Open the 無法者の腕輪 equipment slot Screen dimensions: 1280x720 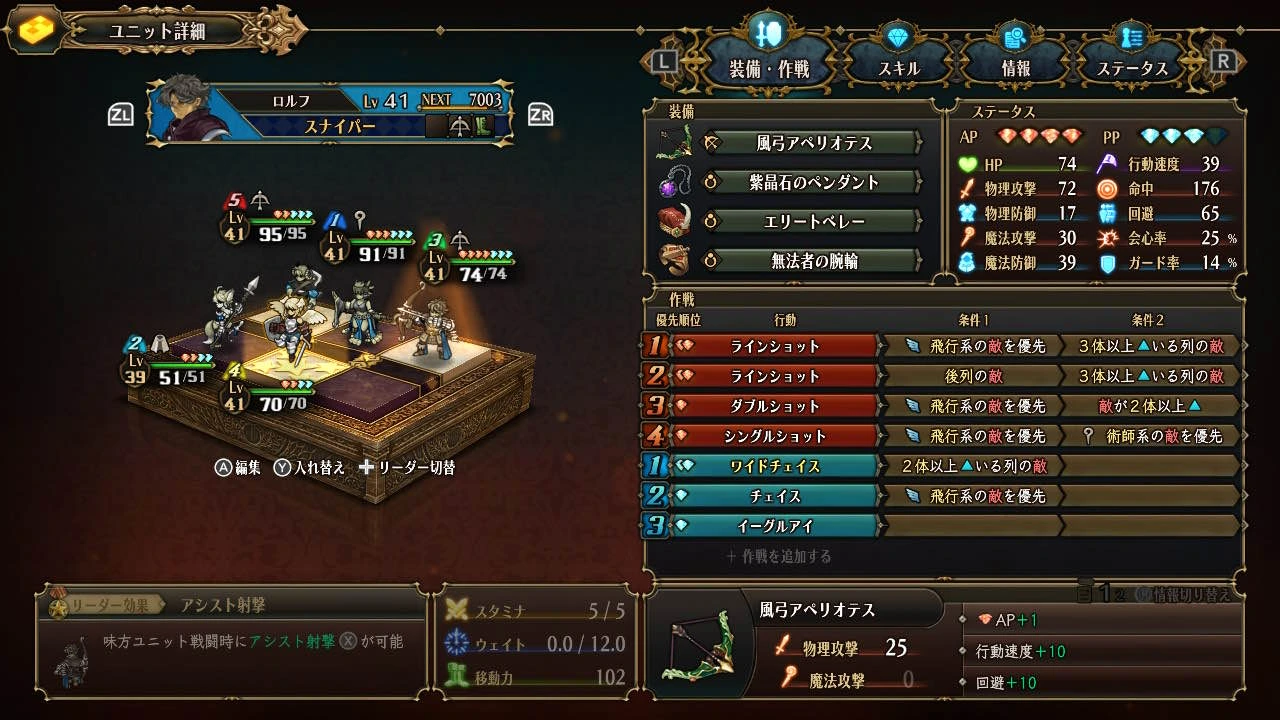coord(812,261)
